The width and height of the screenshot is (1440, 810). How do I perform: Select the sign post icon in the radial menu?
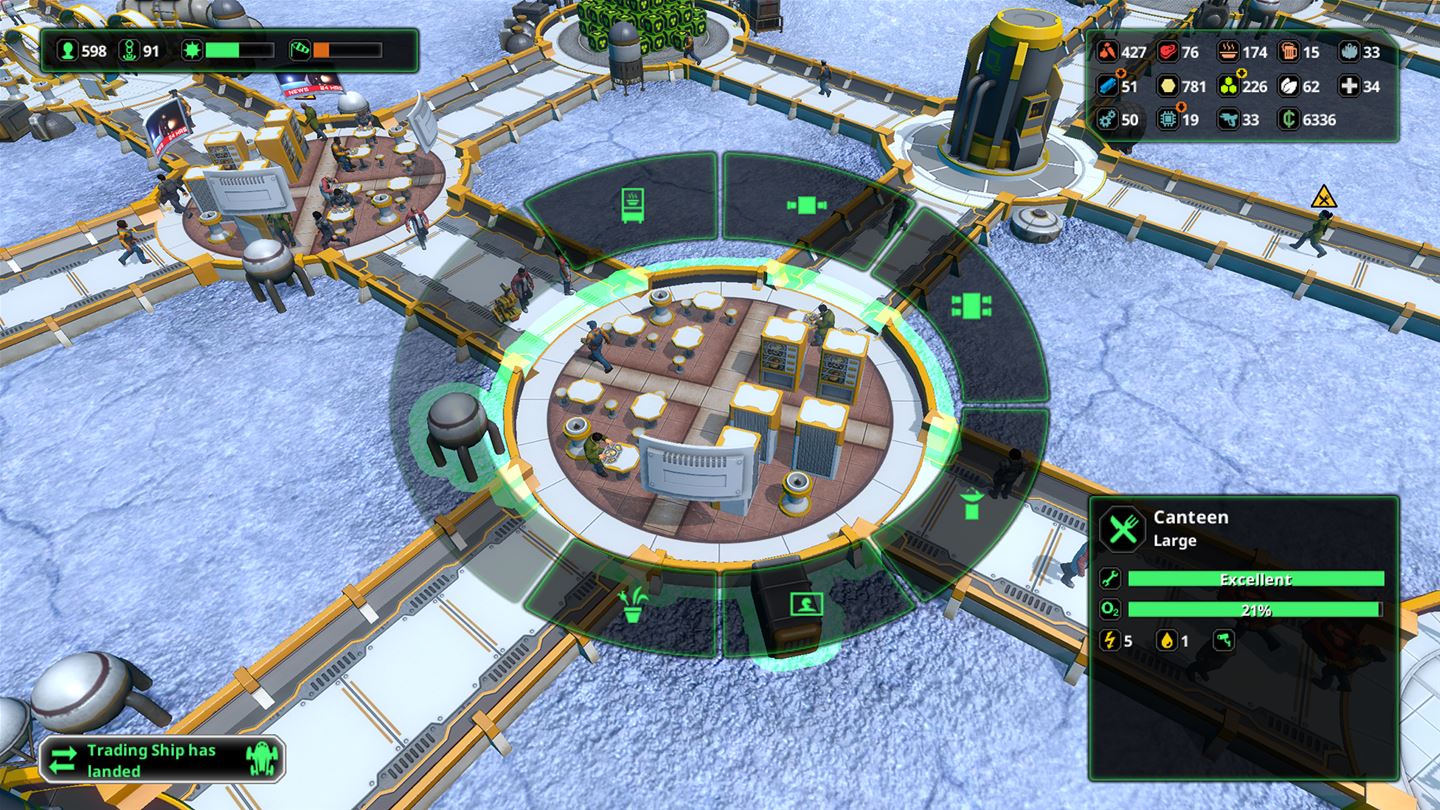click(x=805, y=603)
